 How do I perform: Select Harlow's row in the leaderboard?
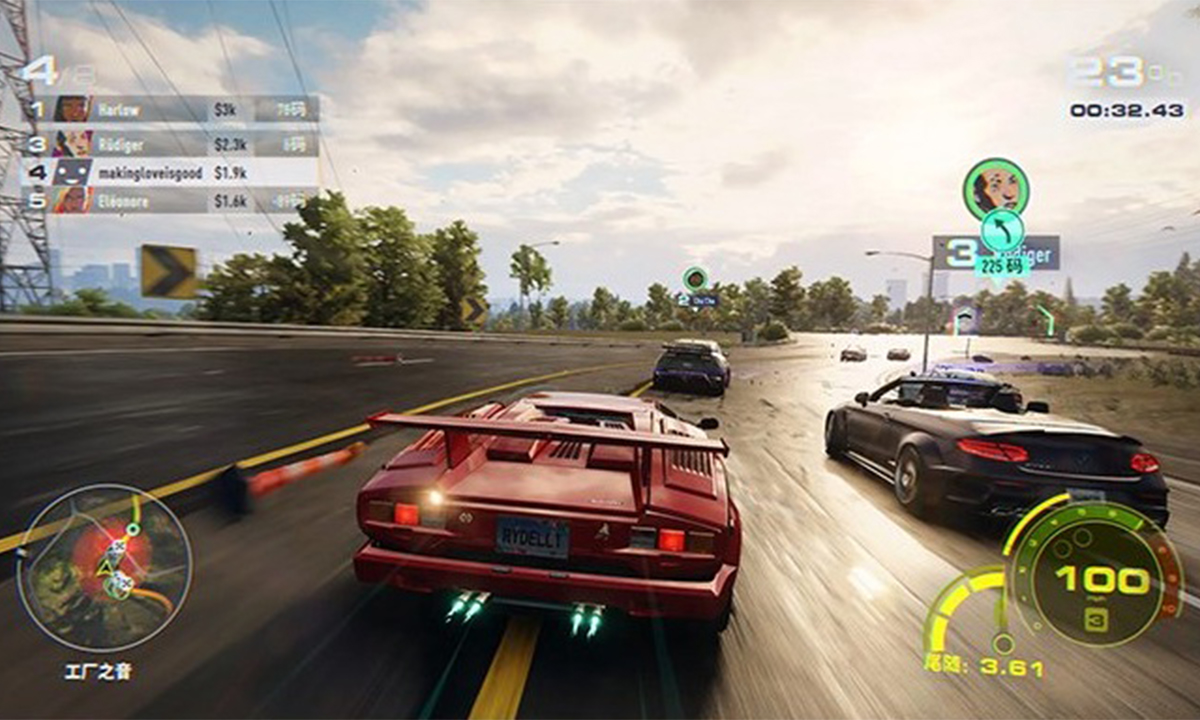pos(170,109)
